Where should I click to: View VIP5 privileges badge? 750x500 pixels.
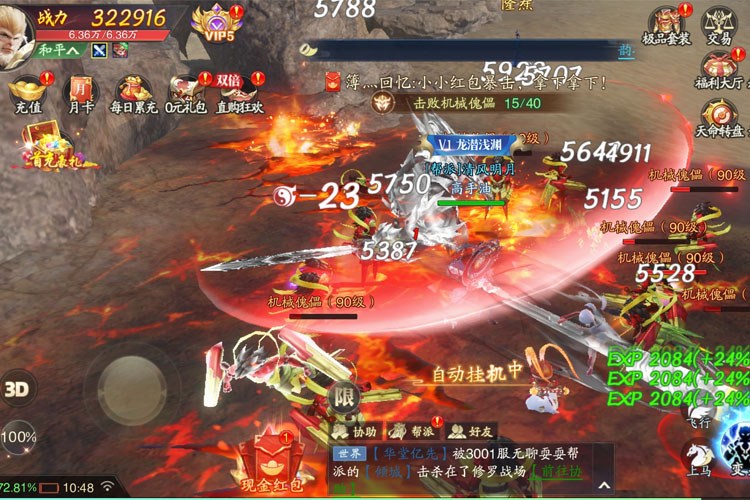coord(215,22)
